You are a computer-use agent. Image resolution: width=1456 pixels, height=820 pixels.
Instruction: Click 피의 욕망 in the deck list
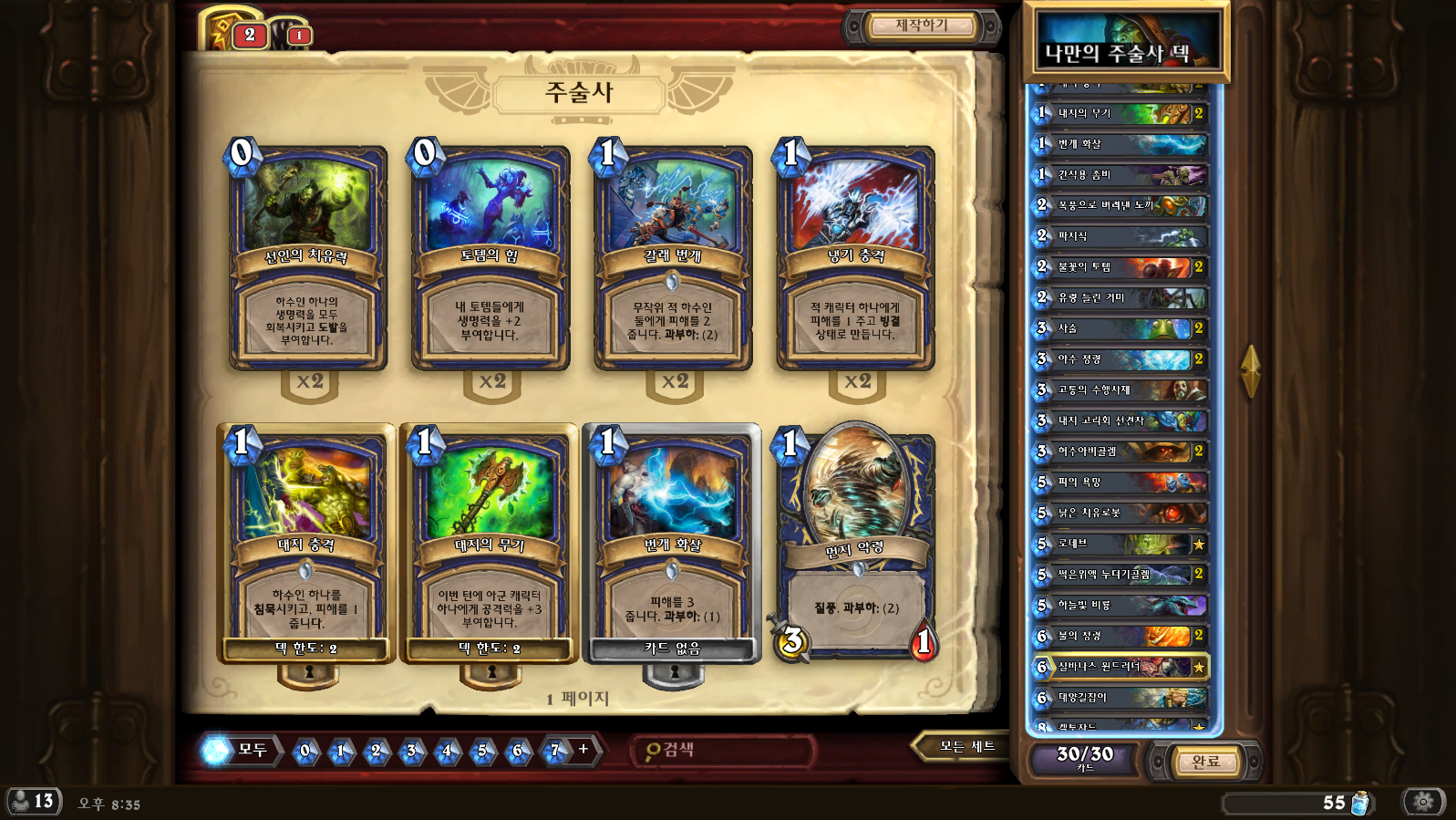click(x=1121, y=482)
